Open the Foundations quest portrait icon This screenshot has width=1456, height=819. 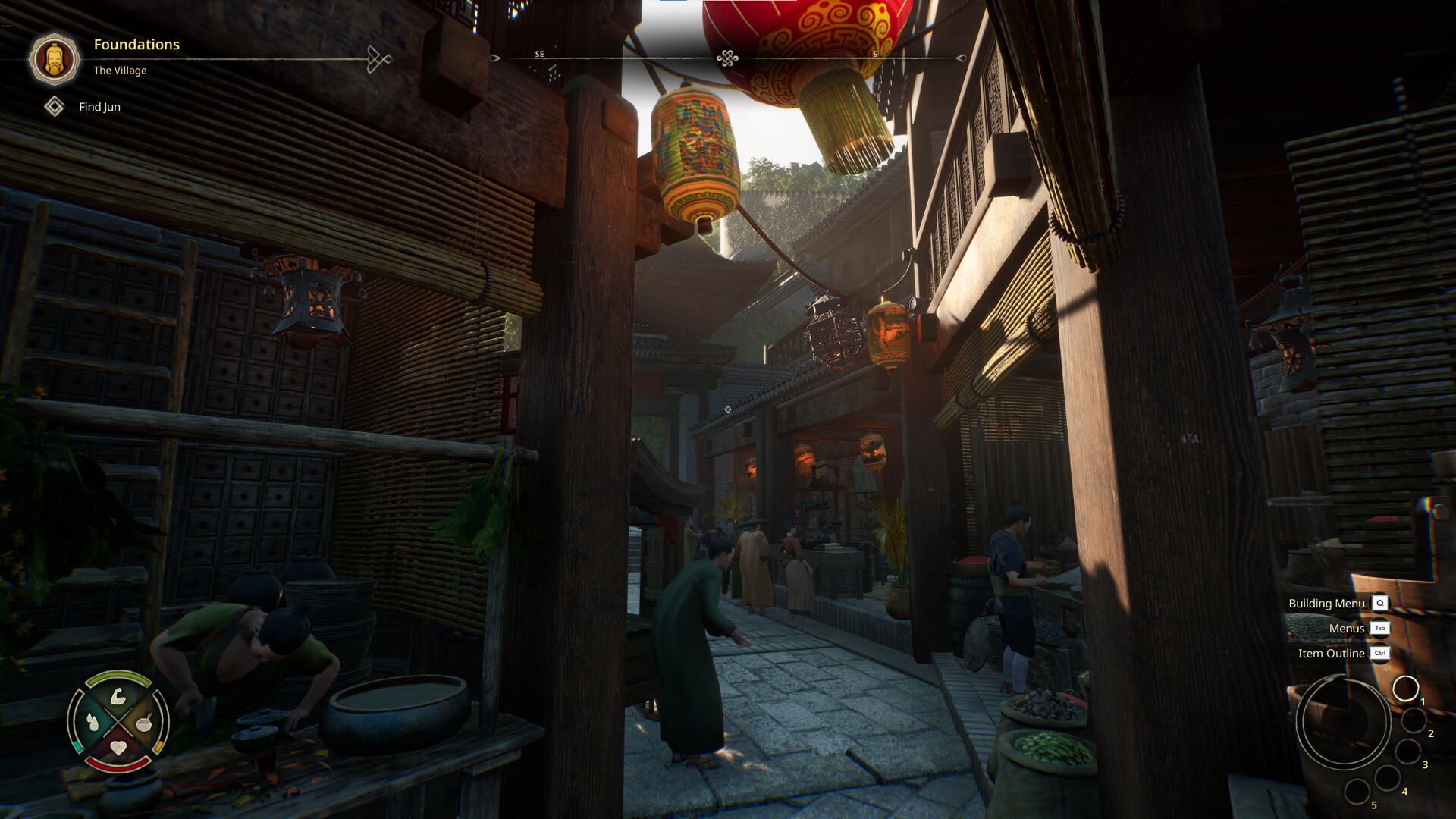tap(54, 58)
